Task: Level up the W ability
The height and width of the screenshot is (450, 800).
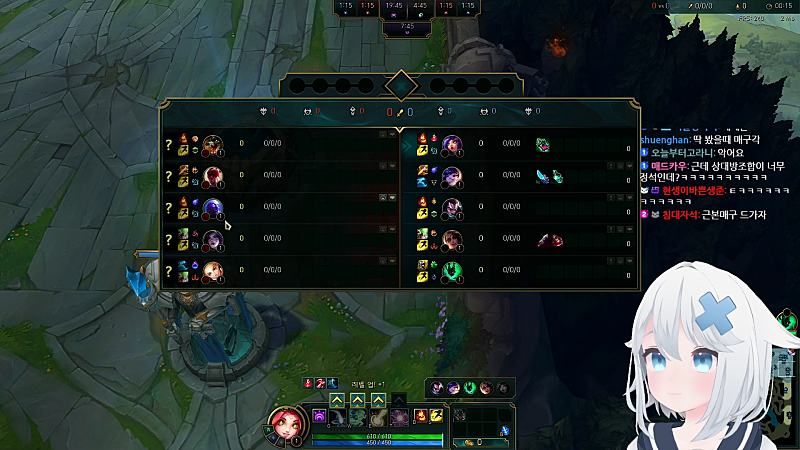Action: pos(358,400)
